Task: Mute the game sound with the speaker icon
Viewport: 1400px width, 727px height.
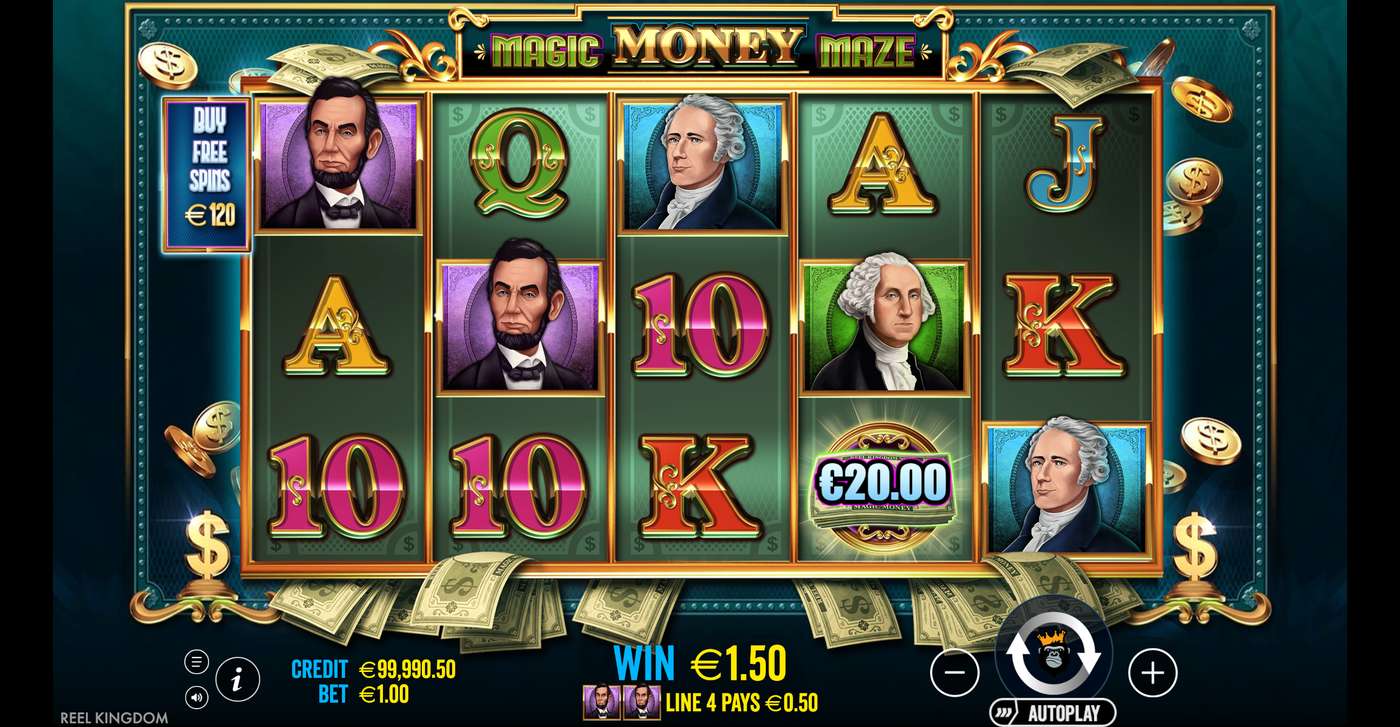Action: coord(197,698)
